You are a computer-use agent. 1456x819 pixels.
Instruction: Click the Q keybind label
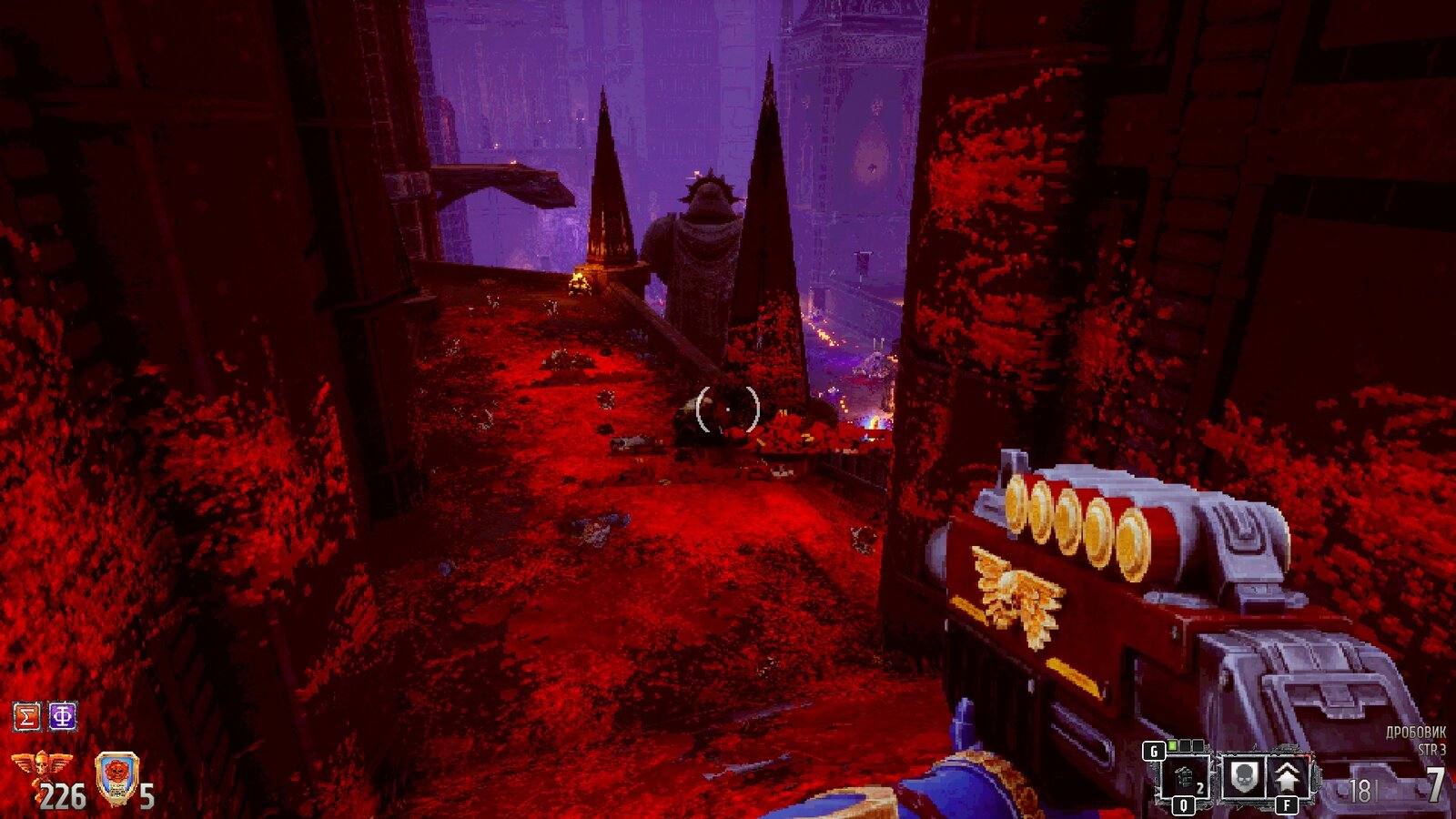1184,804
